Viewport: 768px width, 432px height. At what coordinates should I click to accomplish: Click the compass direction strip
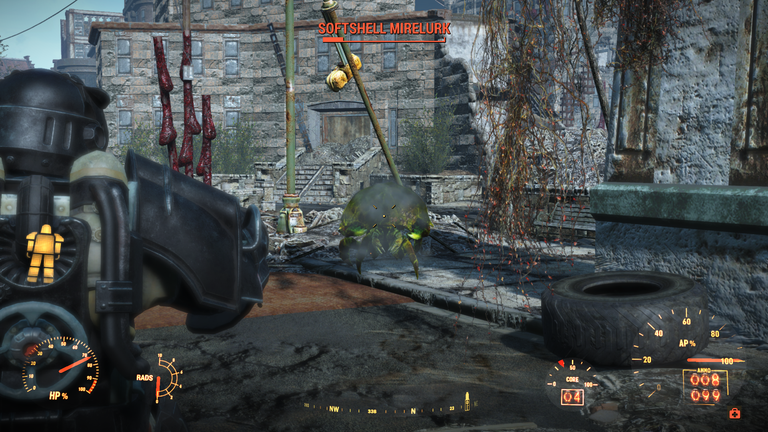(390, 408)
